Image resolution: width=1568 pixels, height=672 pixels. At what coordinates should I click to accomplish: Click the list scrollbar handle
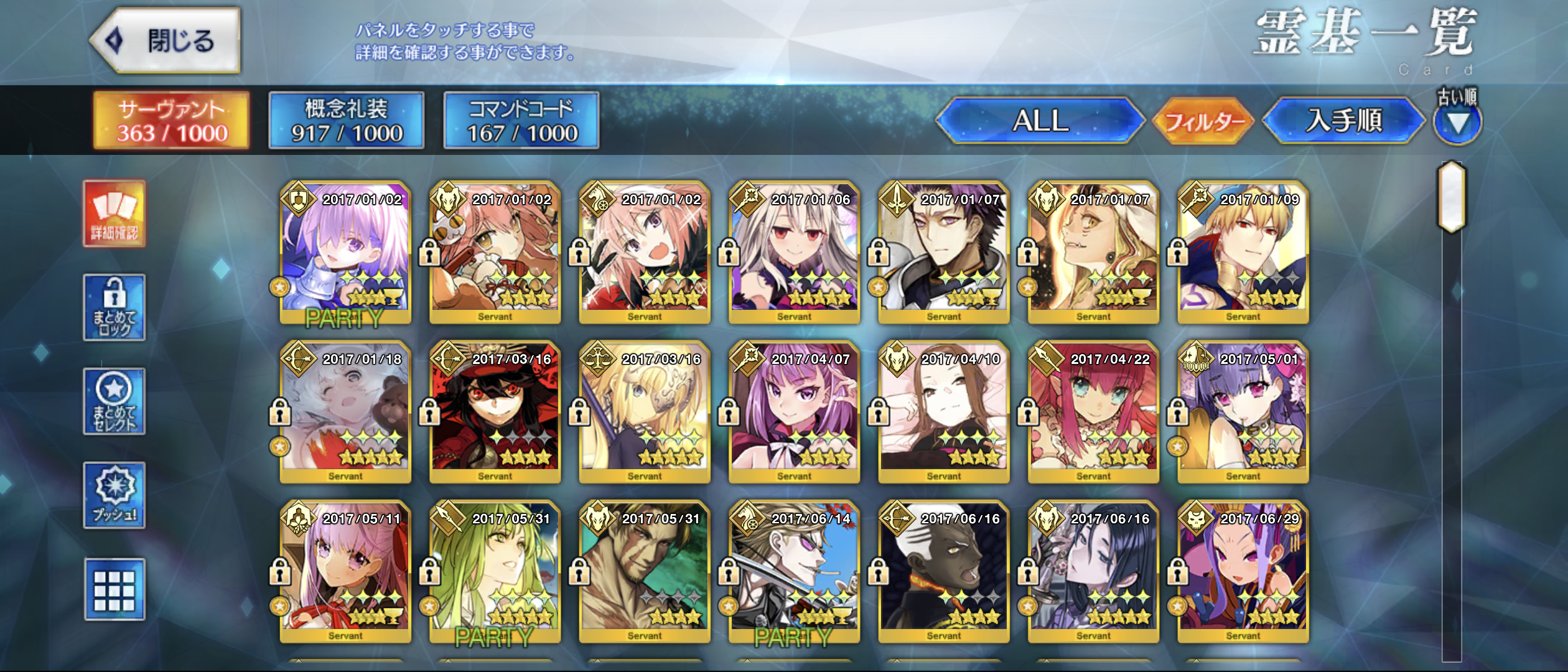(1452, 195)
